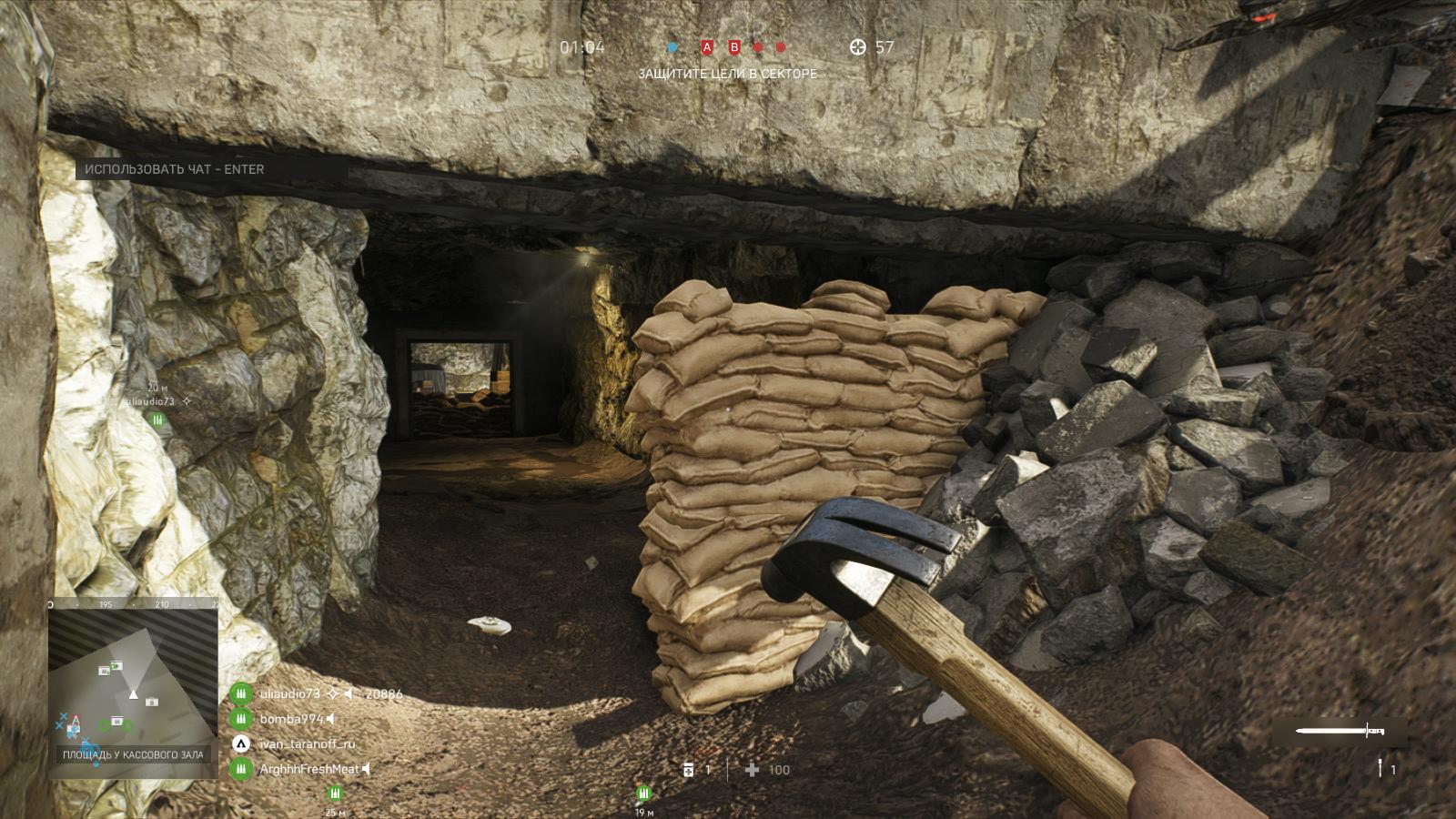Click the respawn tickets crosshair icon
Viewport: 1456px width, 819px height.
point(857,47)
